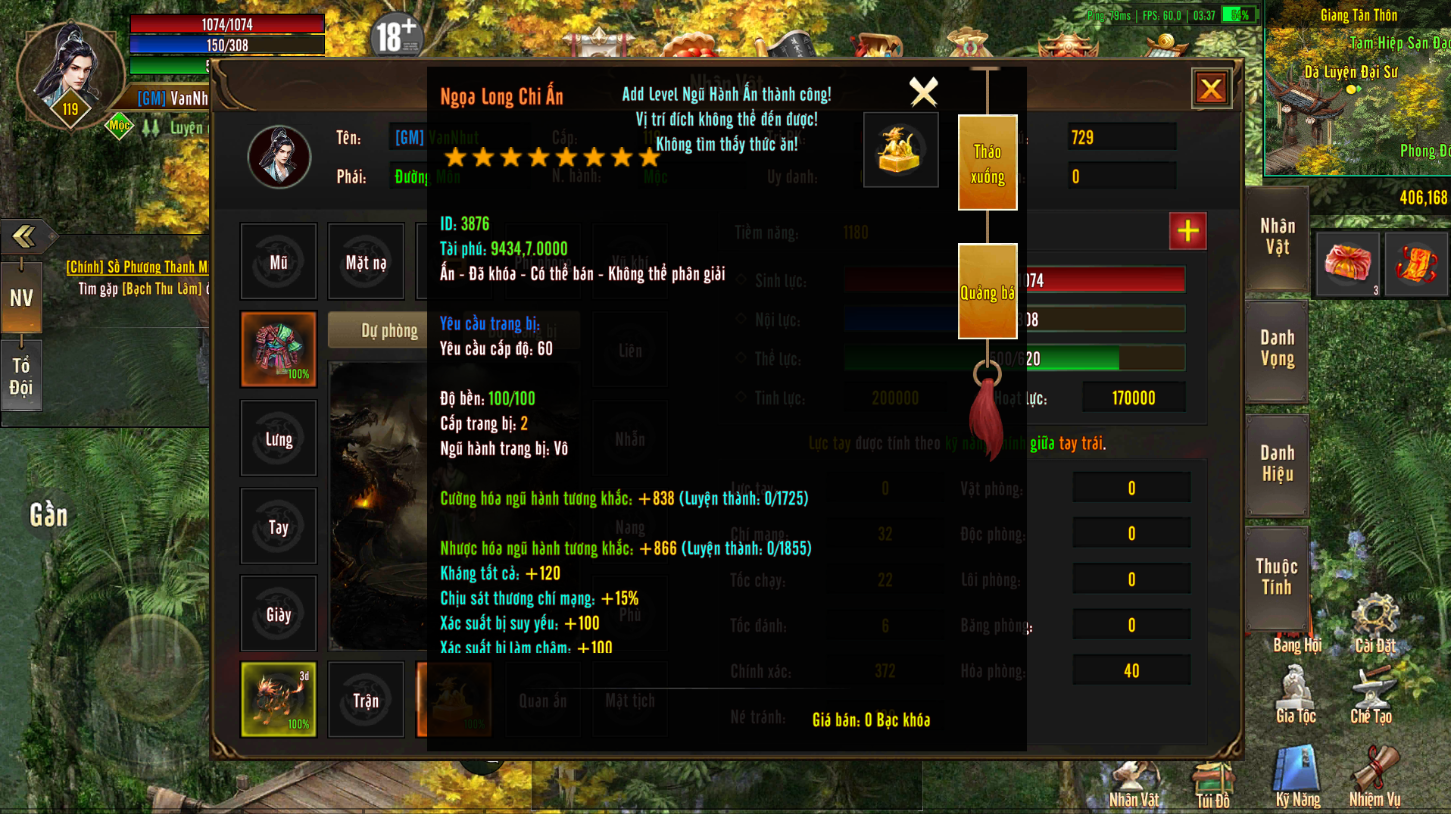Collapse the left panel with double arrow
Viewport: 1451px width, 814px height.
(x=23, y=237)
